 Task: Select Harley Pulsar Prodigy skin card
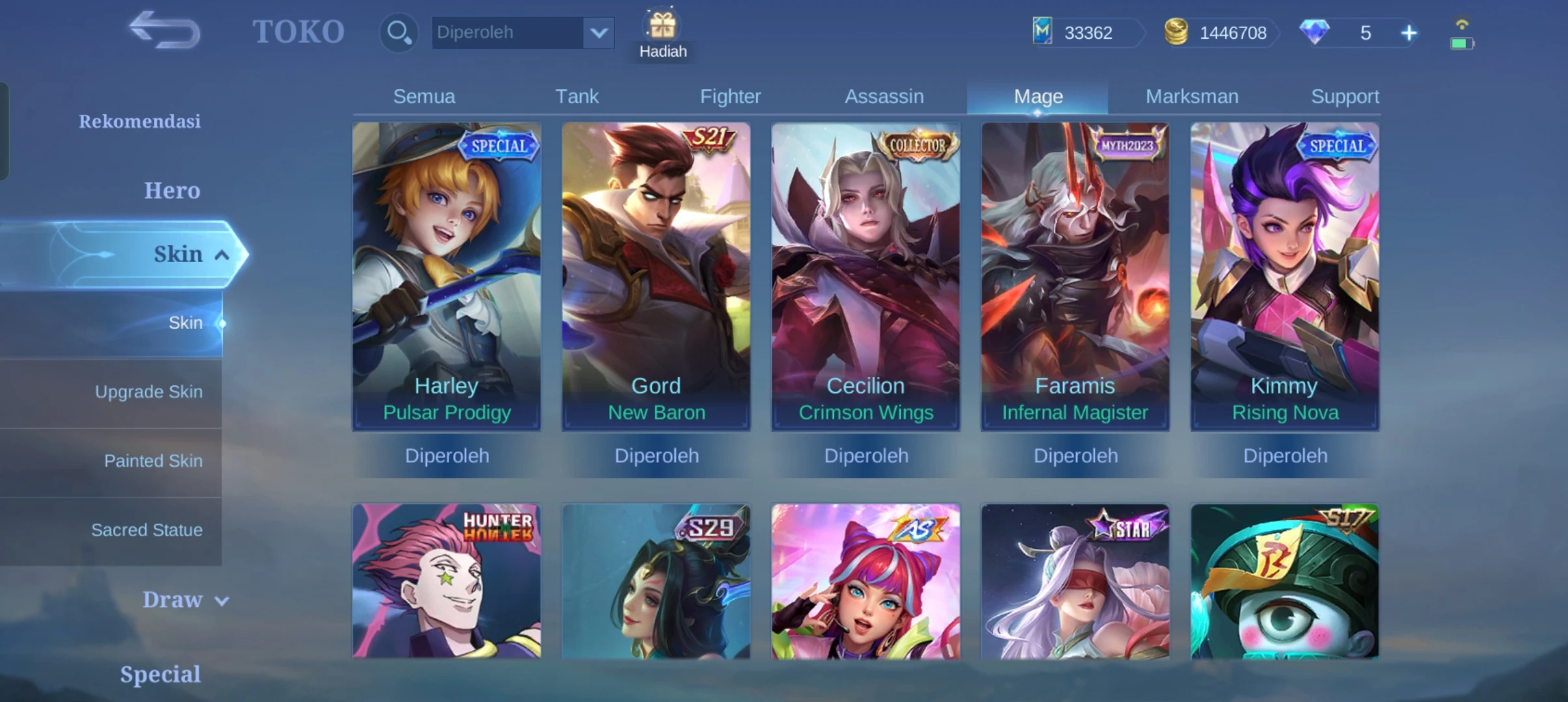click(x=447, y=276)
